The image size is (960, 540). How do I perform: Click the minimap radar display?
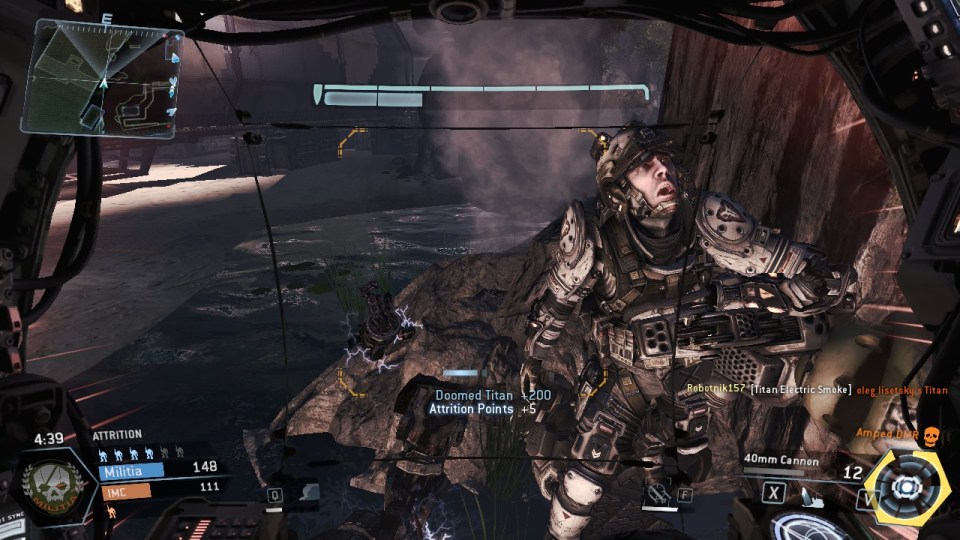(101, 78)
